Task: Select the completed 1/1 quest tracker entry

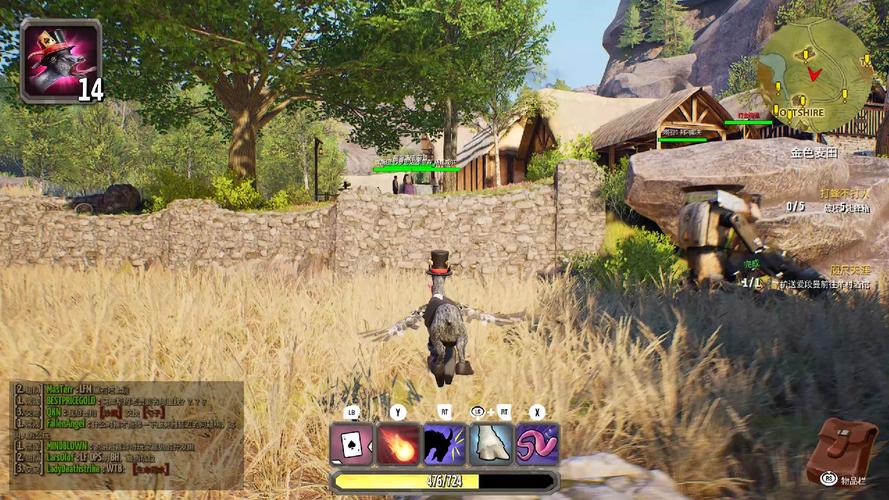Action: coord(752,283)
